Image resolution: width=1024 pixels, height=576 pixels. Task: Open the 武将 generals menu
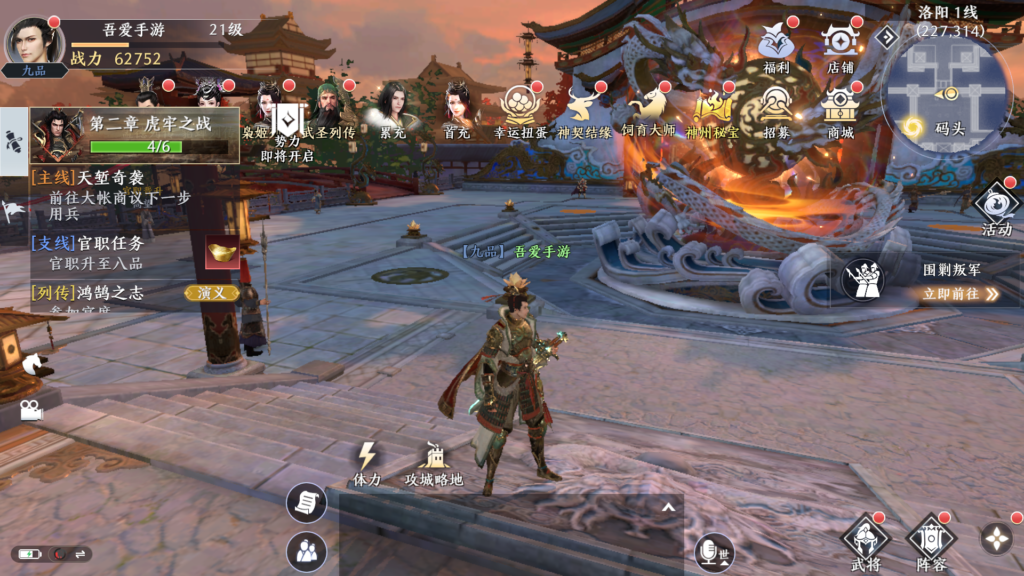tap(866, 541)
